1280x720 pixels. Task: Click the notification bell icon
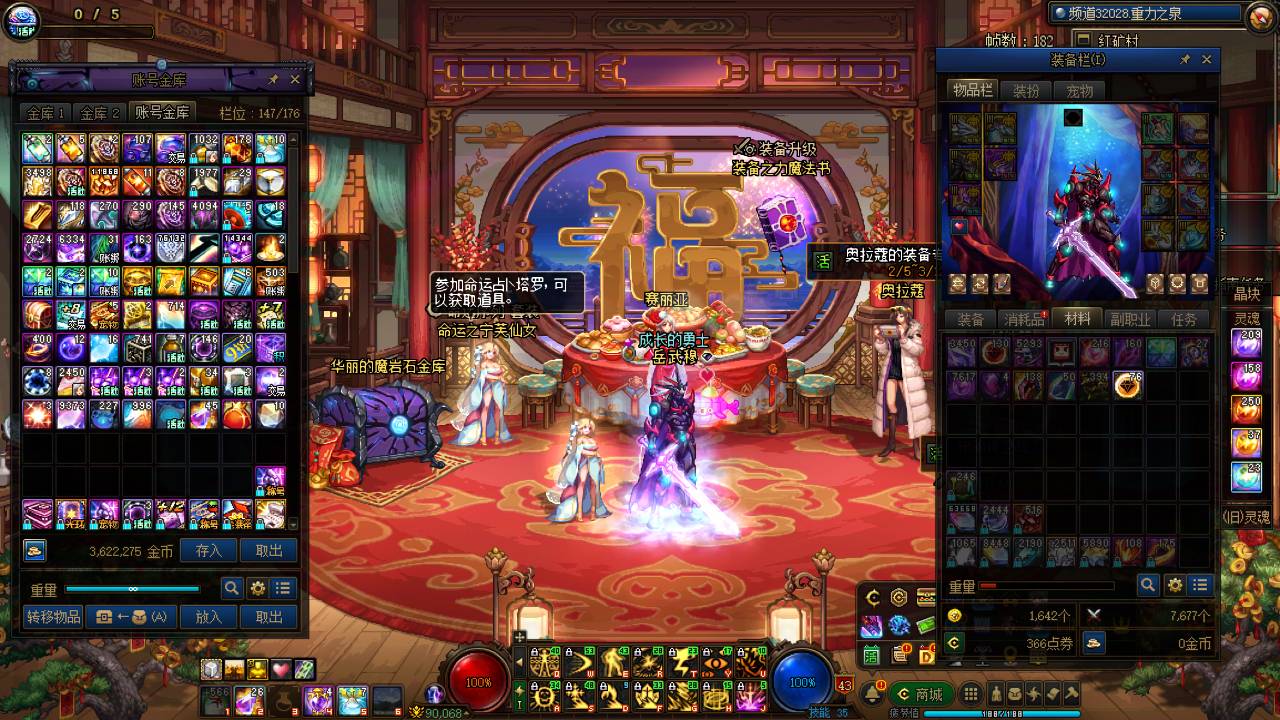coord(873,694)
